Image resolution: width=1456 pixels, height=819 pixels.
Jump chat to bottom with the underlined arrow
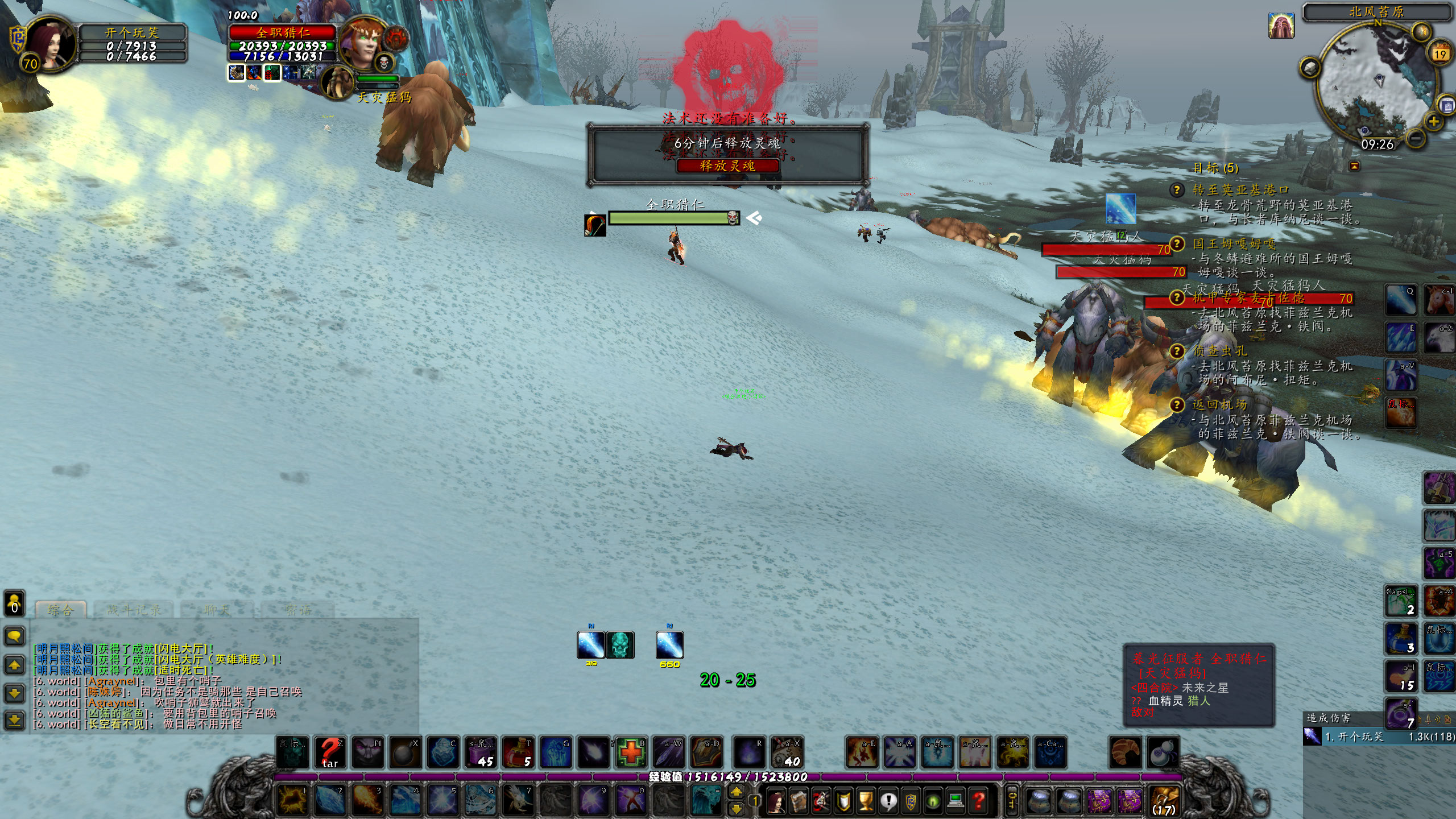point(14,721)
